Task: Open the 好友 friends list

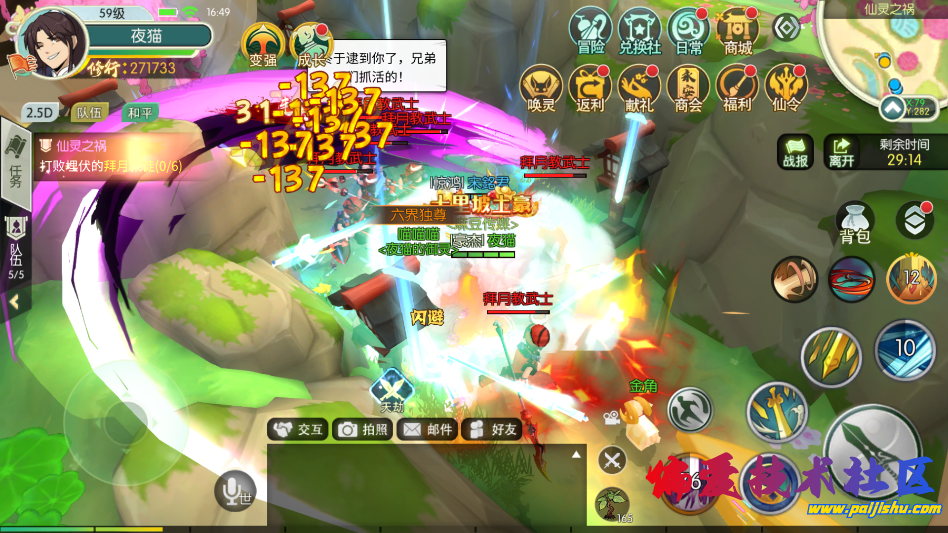Action: click(492, 429)
